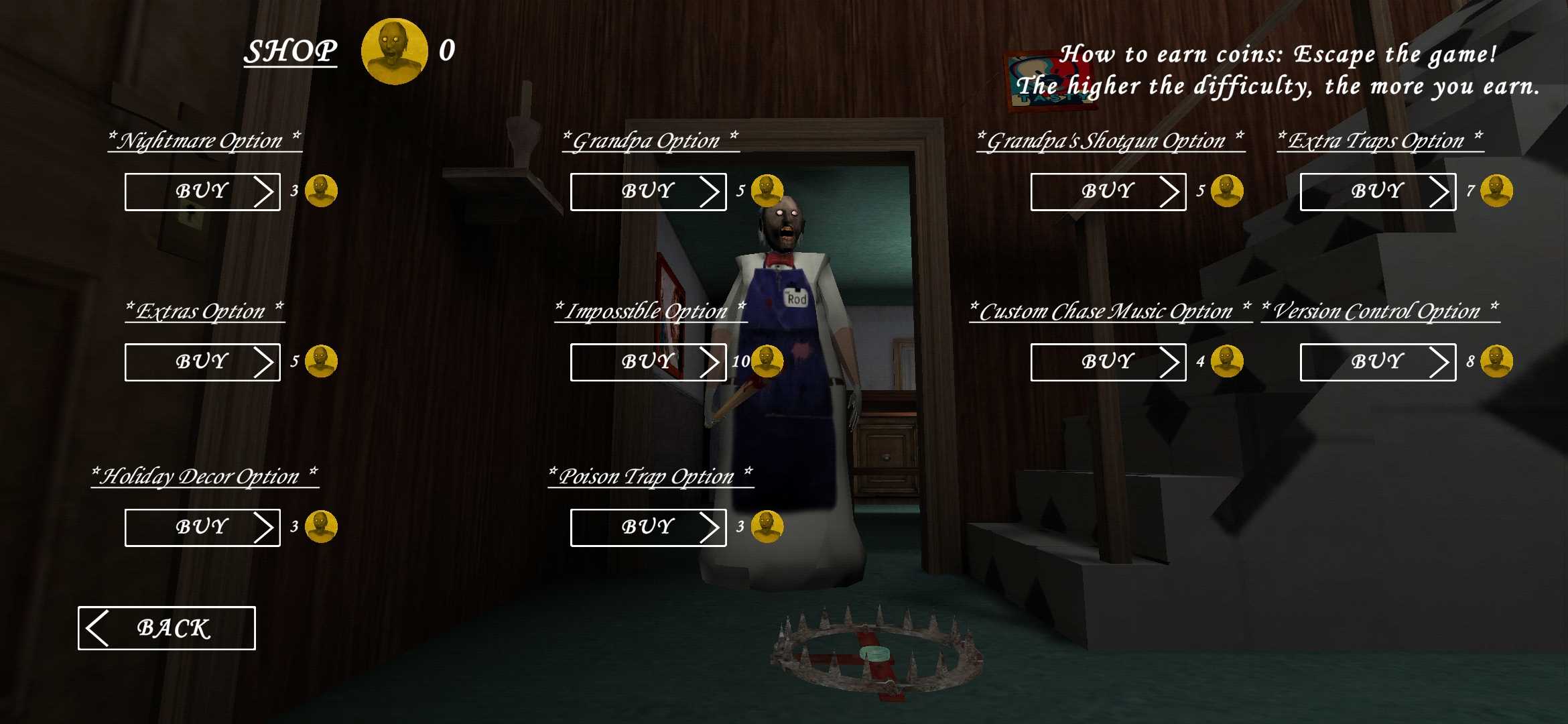This screenshot has height=724, width=1568.
Task: Buy the Custom Chase Music Option
Action: point(1108,362)
